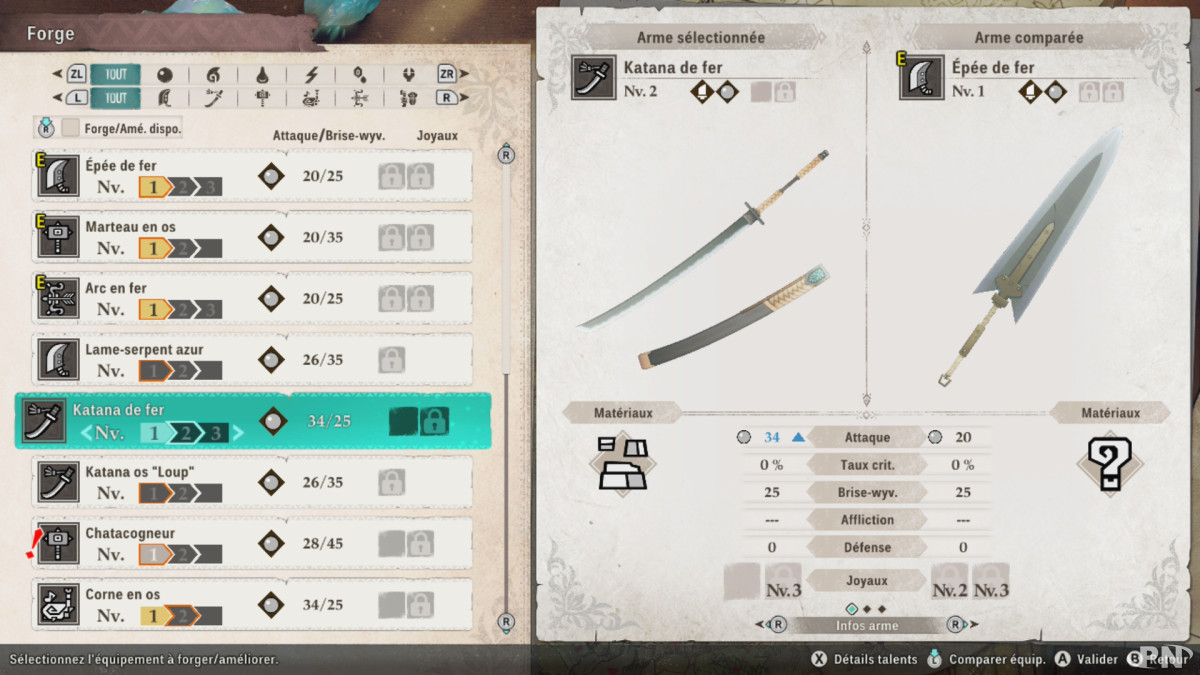Switch to the water drop element filter
Viewport: 1200px width, 675px height.
(262, 75)
